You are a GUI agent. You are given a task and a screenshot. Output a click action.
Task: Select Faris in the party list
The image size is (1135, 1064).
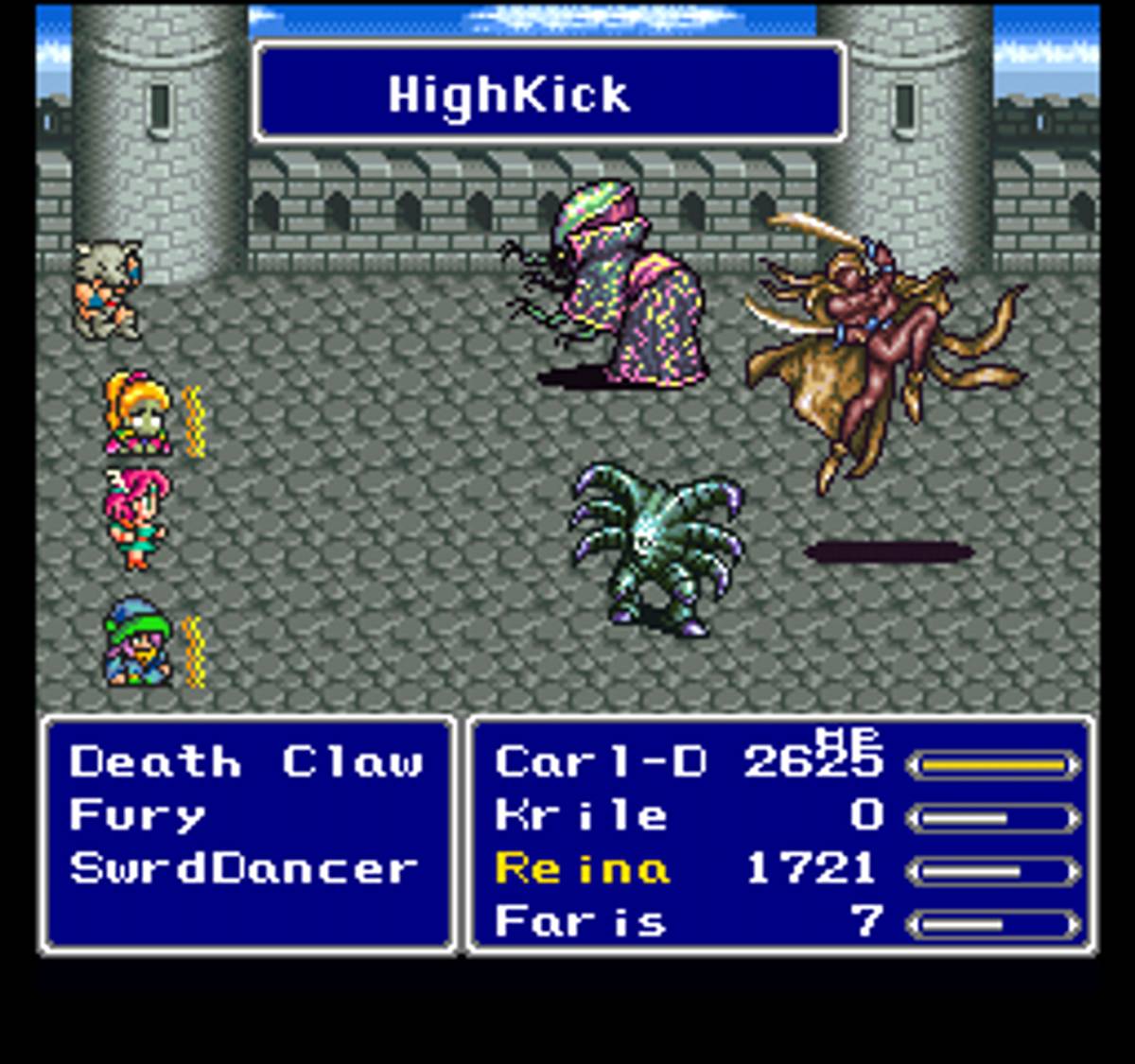tap(581, 921)
